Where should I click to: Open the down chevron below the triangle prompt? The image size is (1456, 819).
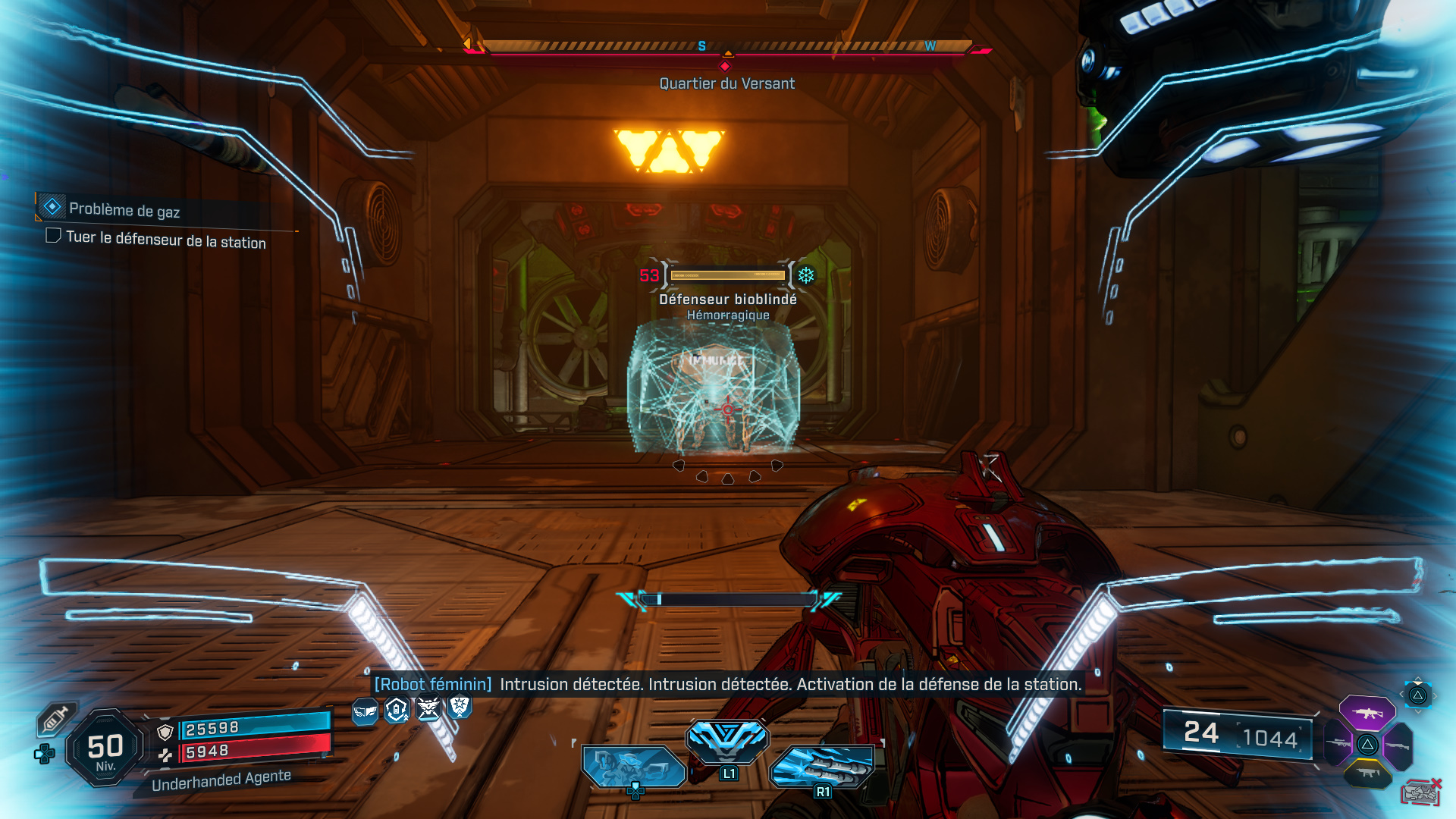1418,711
